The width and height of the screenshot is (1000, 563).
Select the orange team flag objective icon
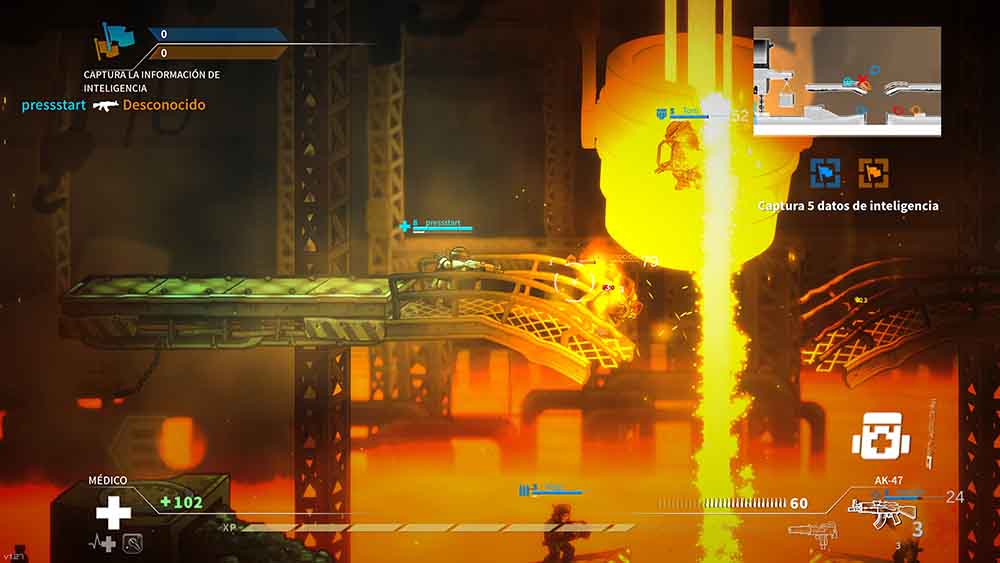click(x=873, y=172)
